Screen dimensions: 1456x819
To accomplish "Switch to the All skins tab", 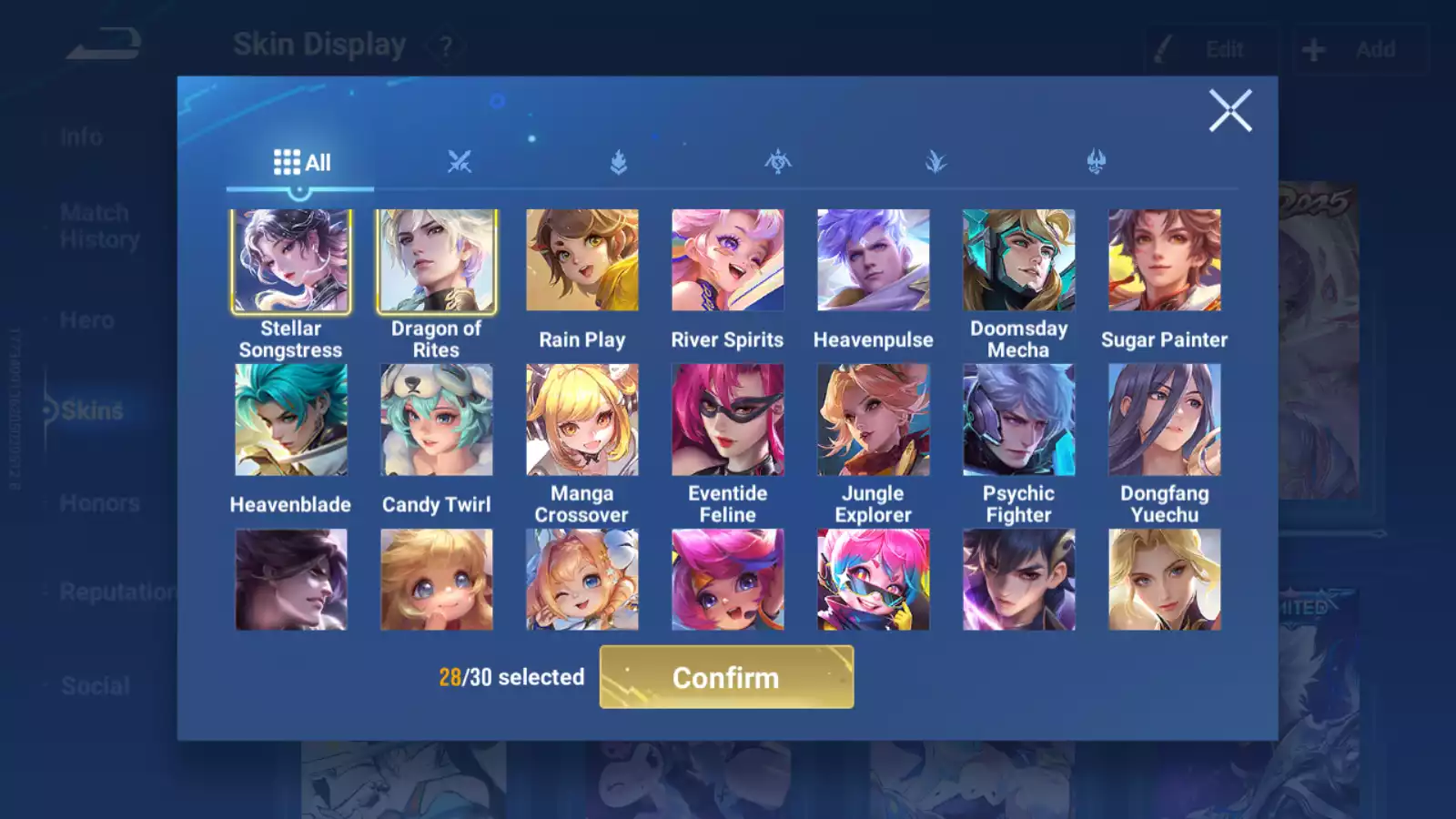I will click(301, 163).
